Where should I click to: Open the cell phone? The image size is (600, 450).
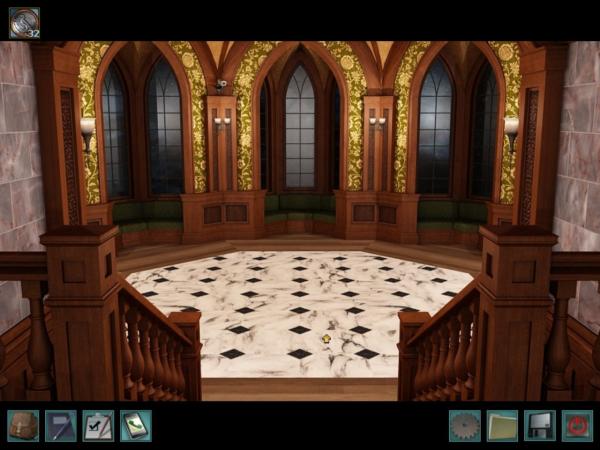tap(135, 425)
